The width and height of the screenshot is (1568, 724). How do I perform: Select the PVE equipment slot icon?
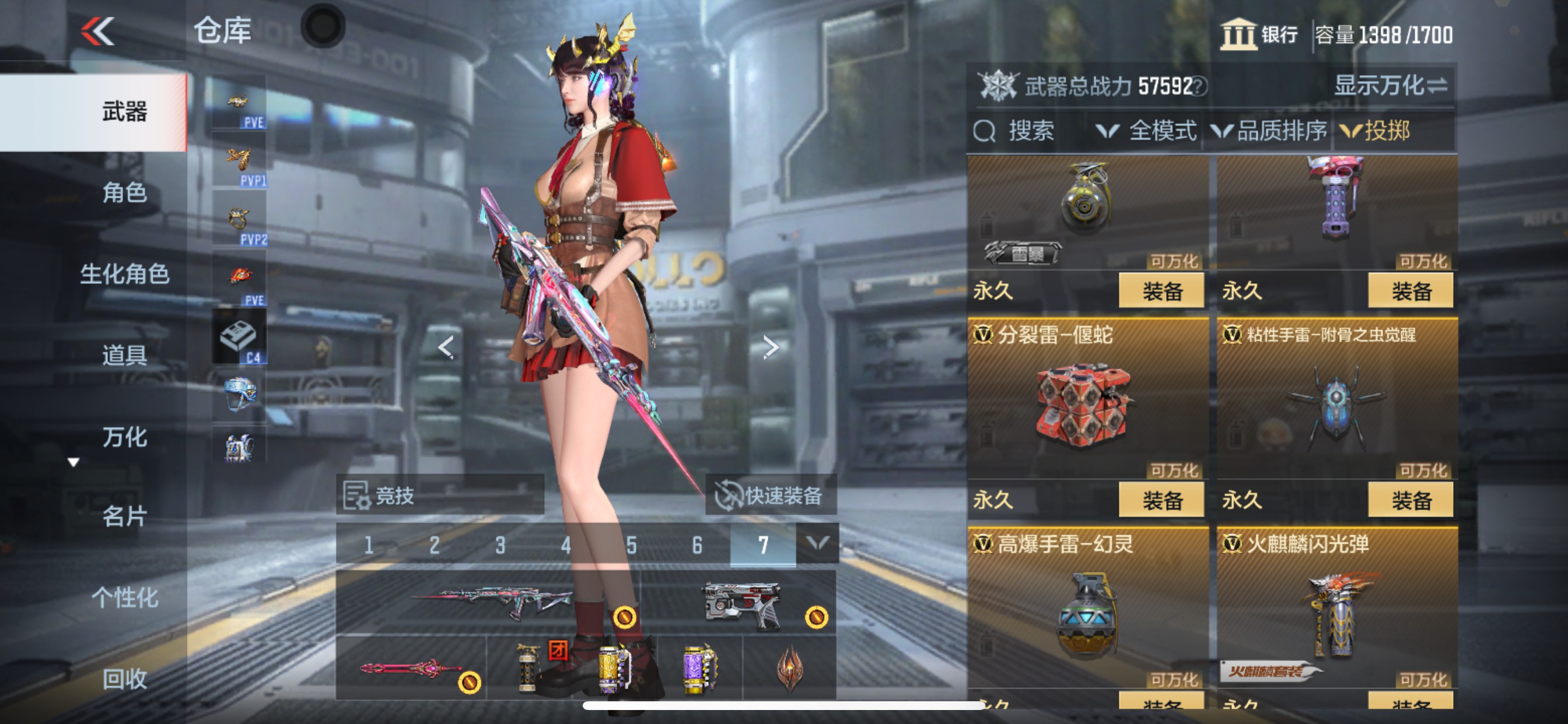(240, 102)
